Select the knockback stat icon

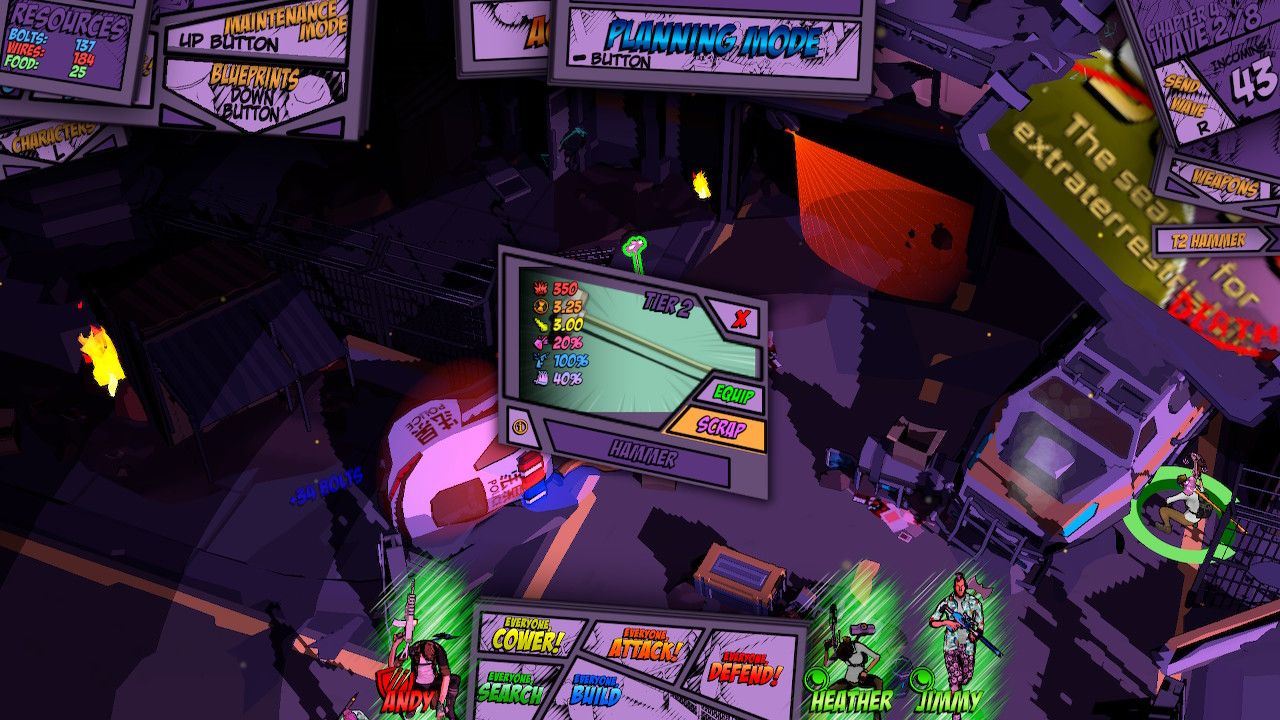tap(541, 324)
